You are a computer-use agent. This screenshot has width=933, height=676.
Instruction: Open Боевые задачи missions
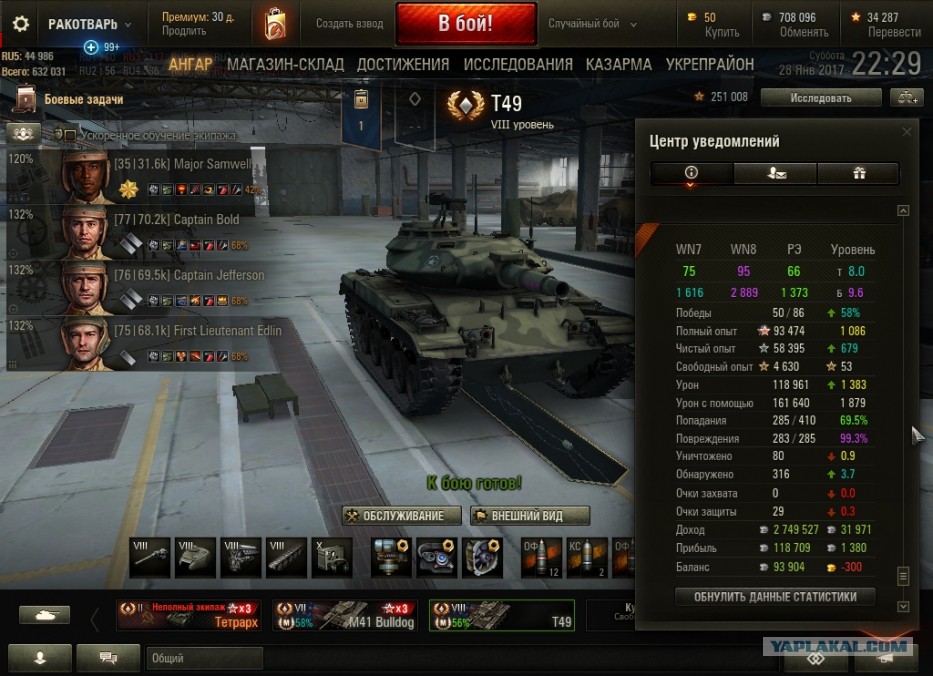coord(83,100)
